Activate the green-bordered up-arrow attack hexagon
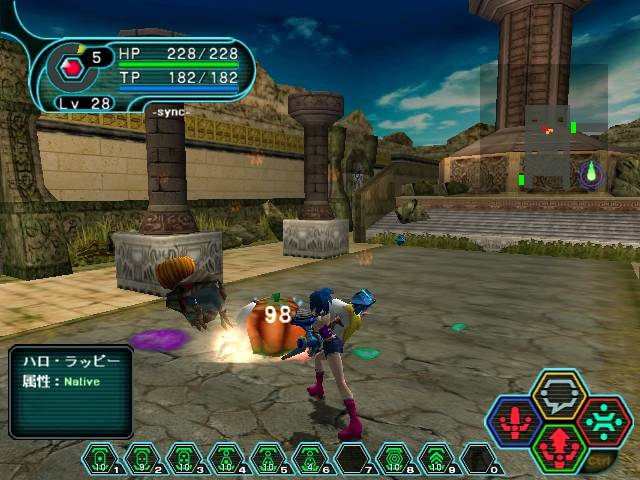The image size is (640, 480). 559,447
